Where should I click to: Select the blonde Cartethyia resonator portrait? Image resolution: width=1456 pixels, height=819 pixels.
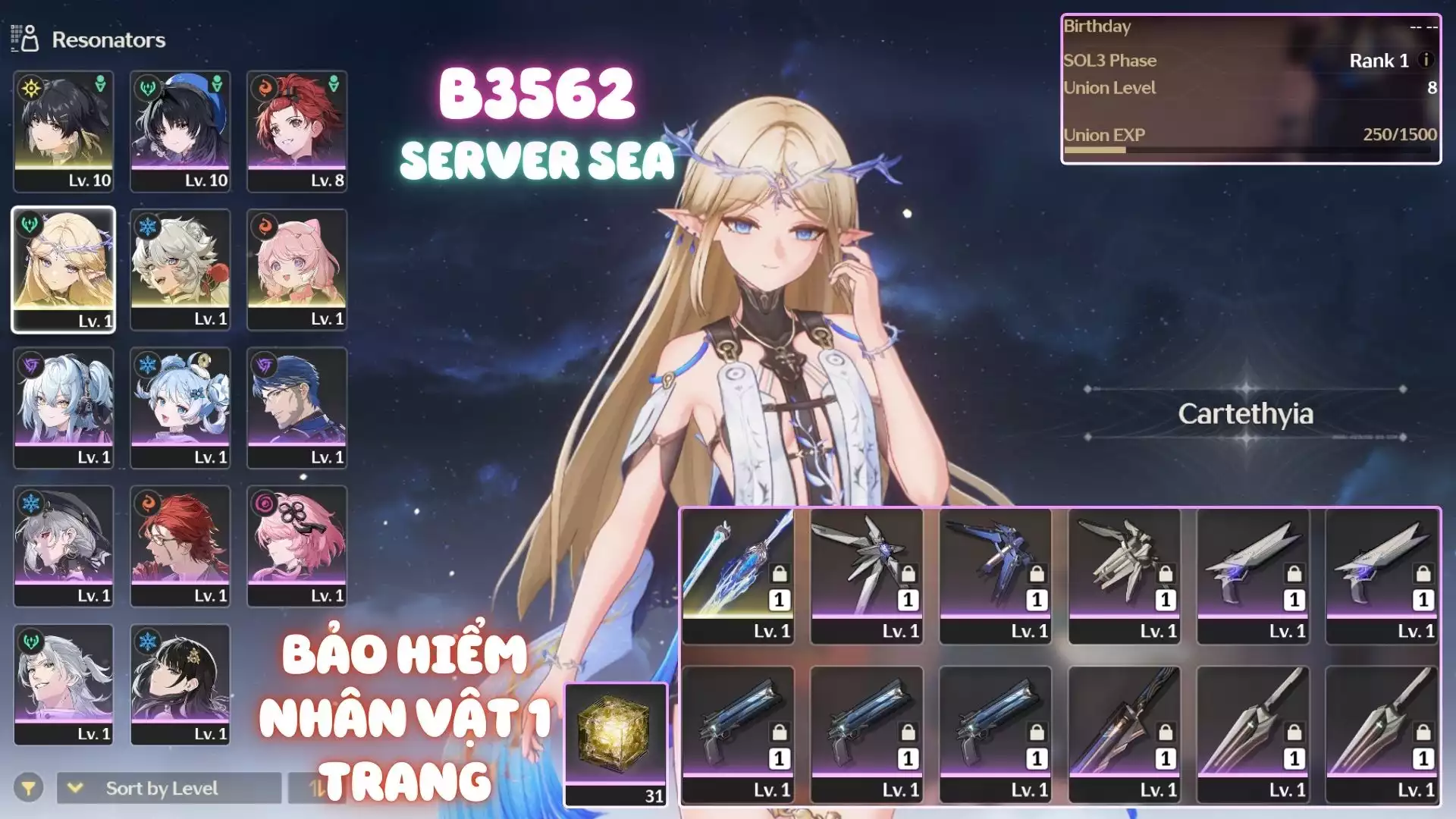pos(64,269)
